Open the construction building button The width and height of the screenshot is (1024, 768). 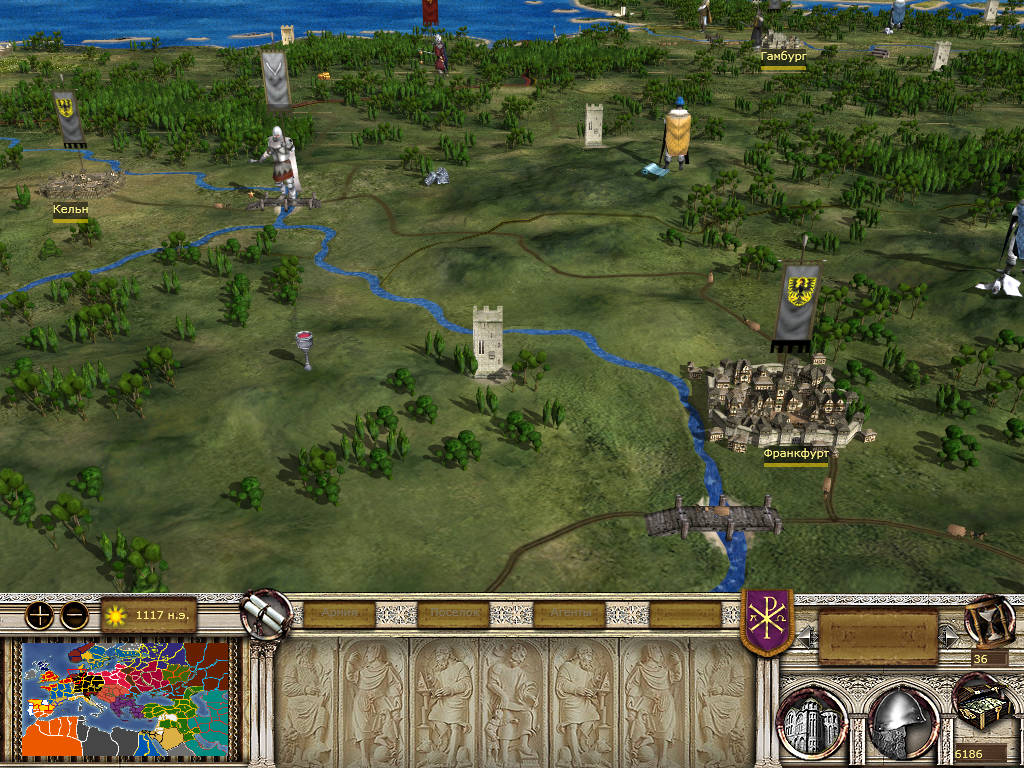pos(813,720)
